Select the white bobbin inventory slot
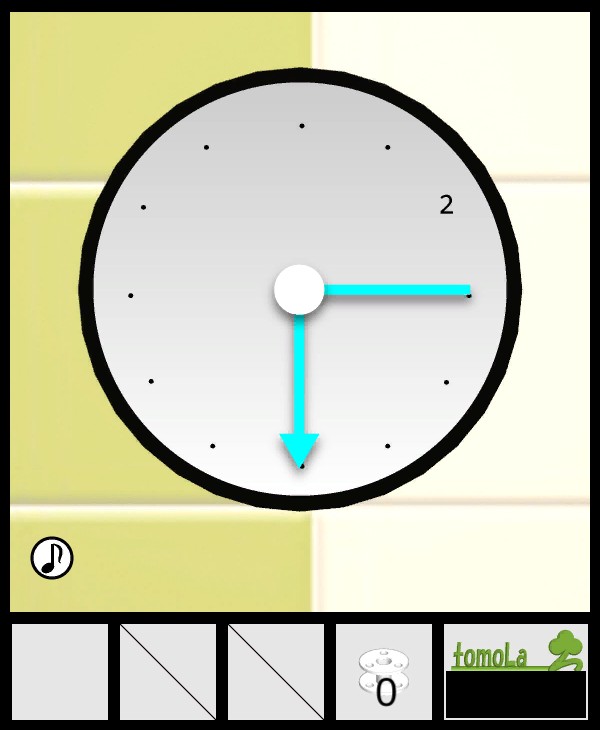 coord(384,672)
